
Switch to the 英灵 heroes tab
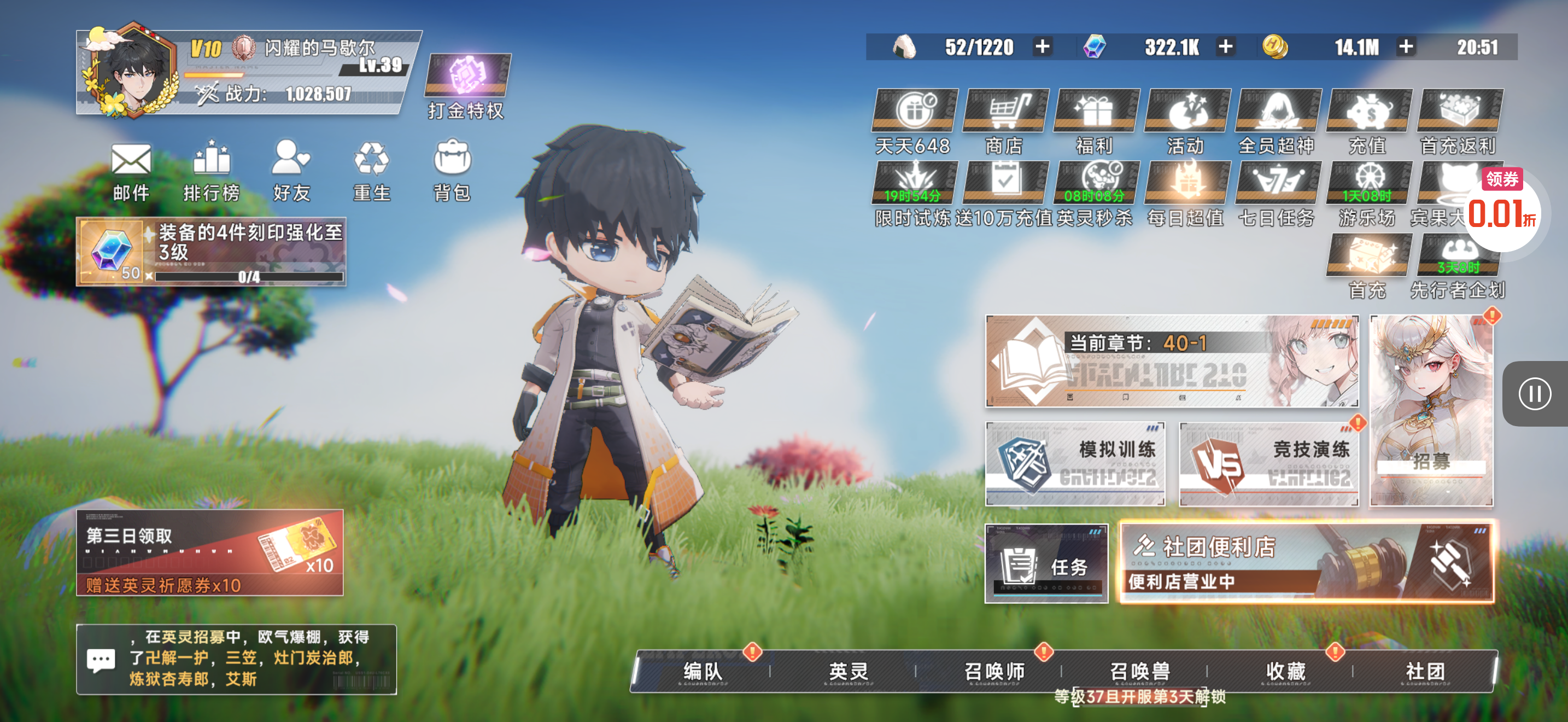pyautogui.click(x=848, y=672)
